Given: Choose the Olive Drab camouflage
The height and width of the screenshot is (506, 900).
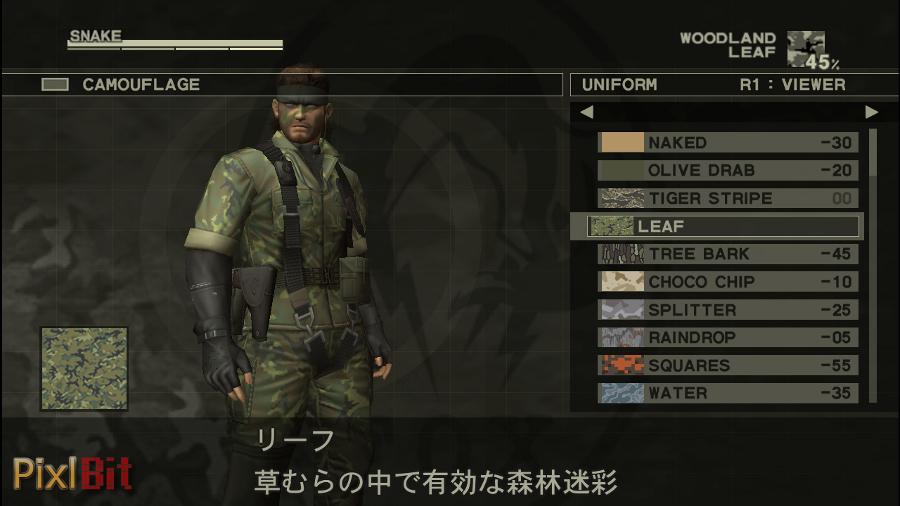Looking at the screenshot, I should tap(728, 171).
